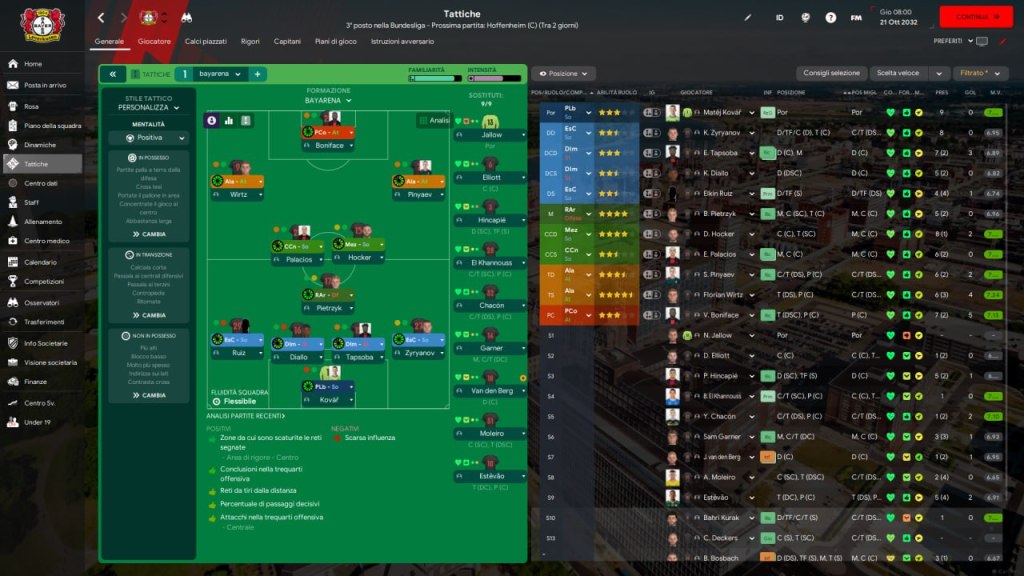Go back with the left arrow
Viewport: 1024px width, 576px height.
(101, 18)
